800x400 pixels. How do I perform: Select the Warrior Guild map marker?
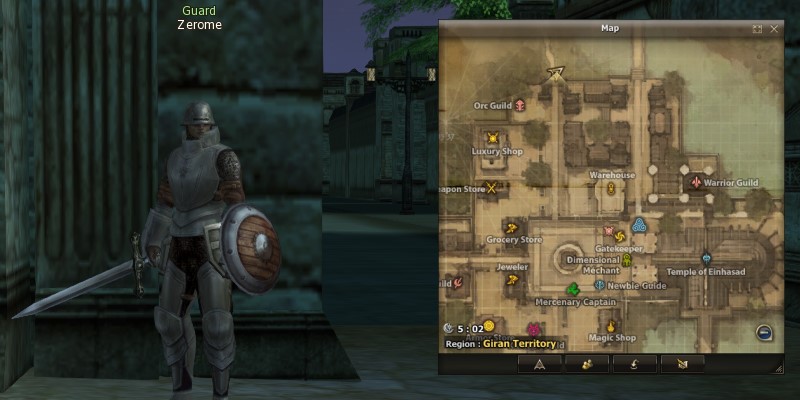pyautogui.click(x=696, y=183)
